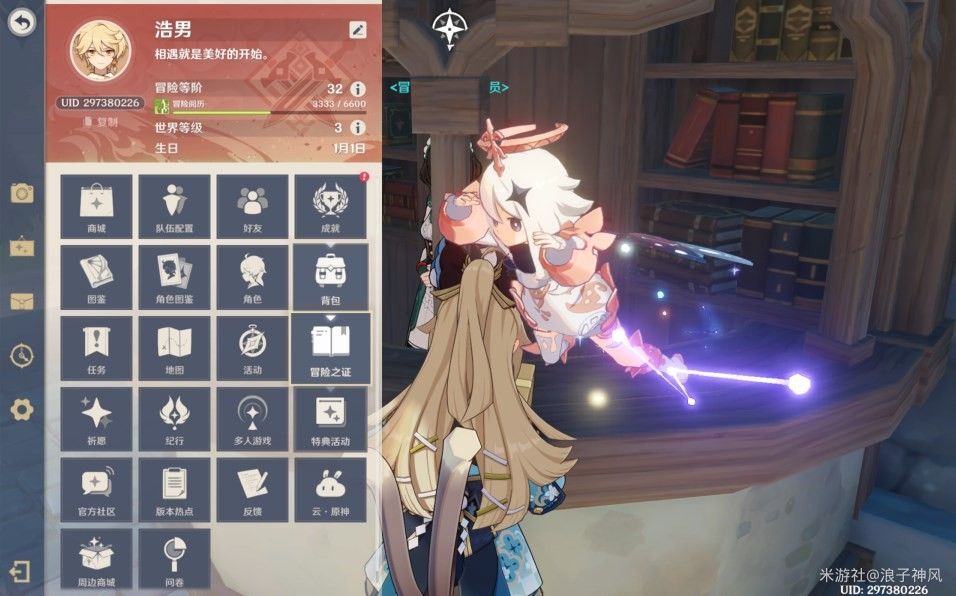Viewport: 956px width, 596px height.
Task: Open the 任务 quest menu
Action: point(96,347)
